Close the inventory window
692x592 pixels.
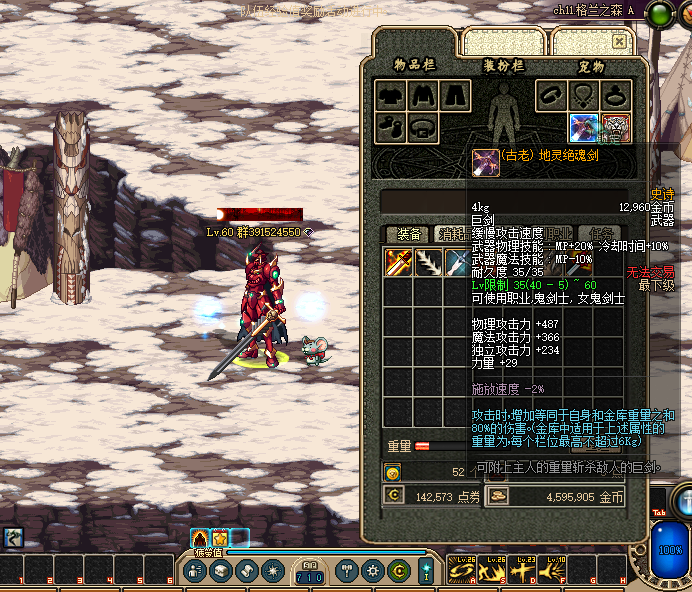click(x=620, y=42)
